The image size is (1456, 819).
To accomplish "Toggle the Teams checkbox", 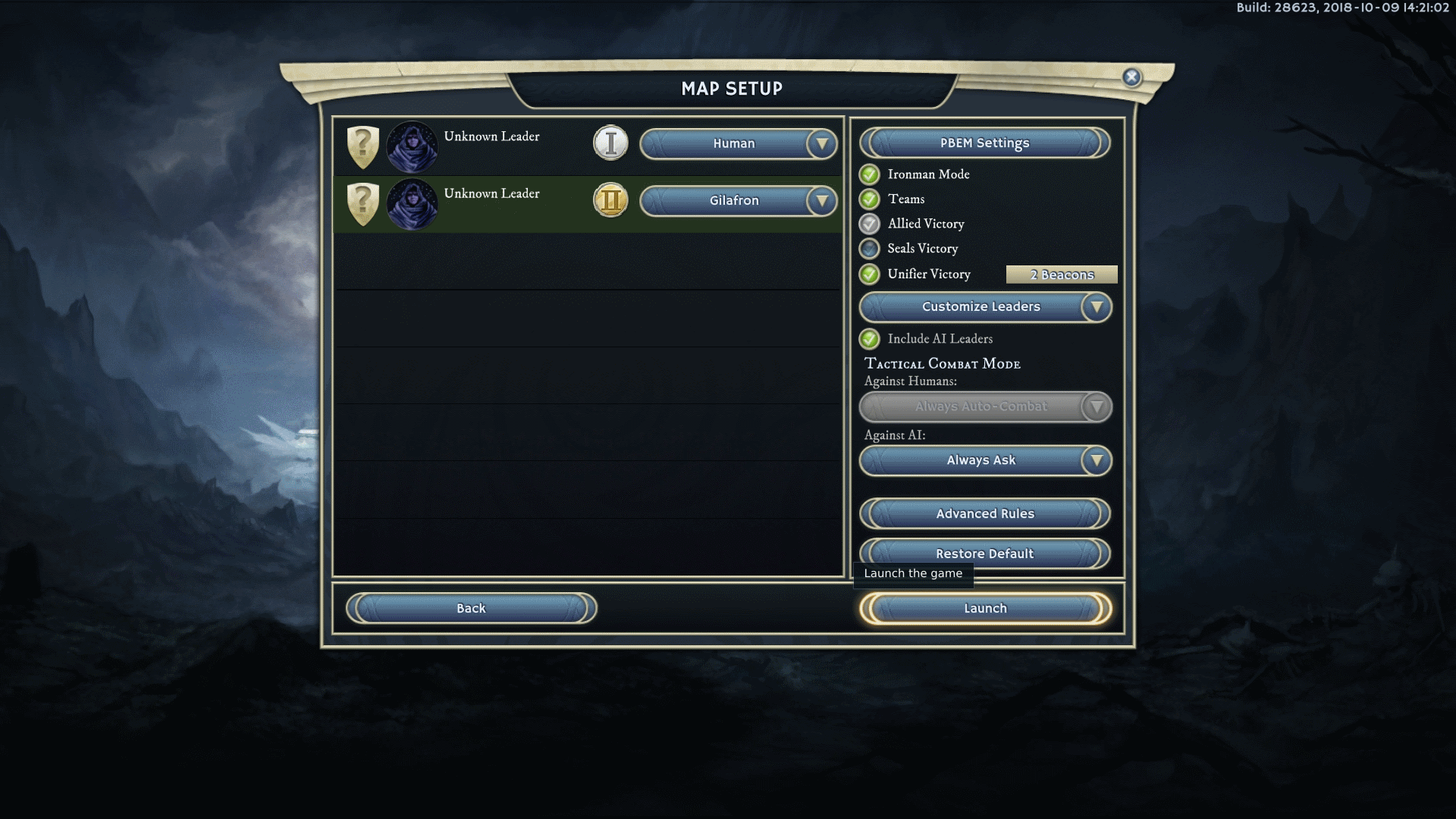I will 870,199.
